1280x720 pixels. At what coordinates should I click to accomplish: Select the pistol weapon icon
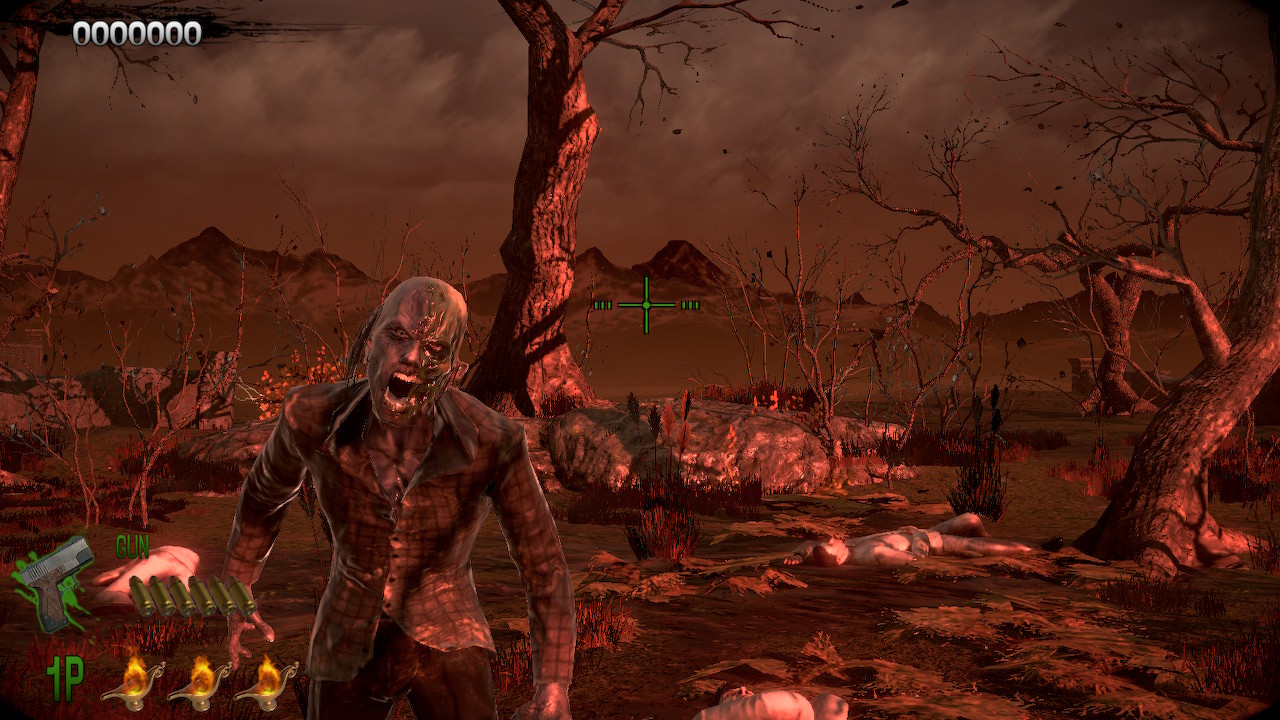pos(54,582)
